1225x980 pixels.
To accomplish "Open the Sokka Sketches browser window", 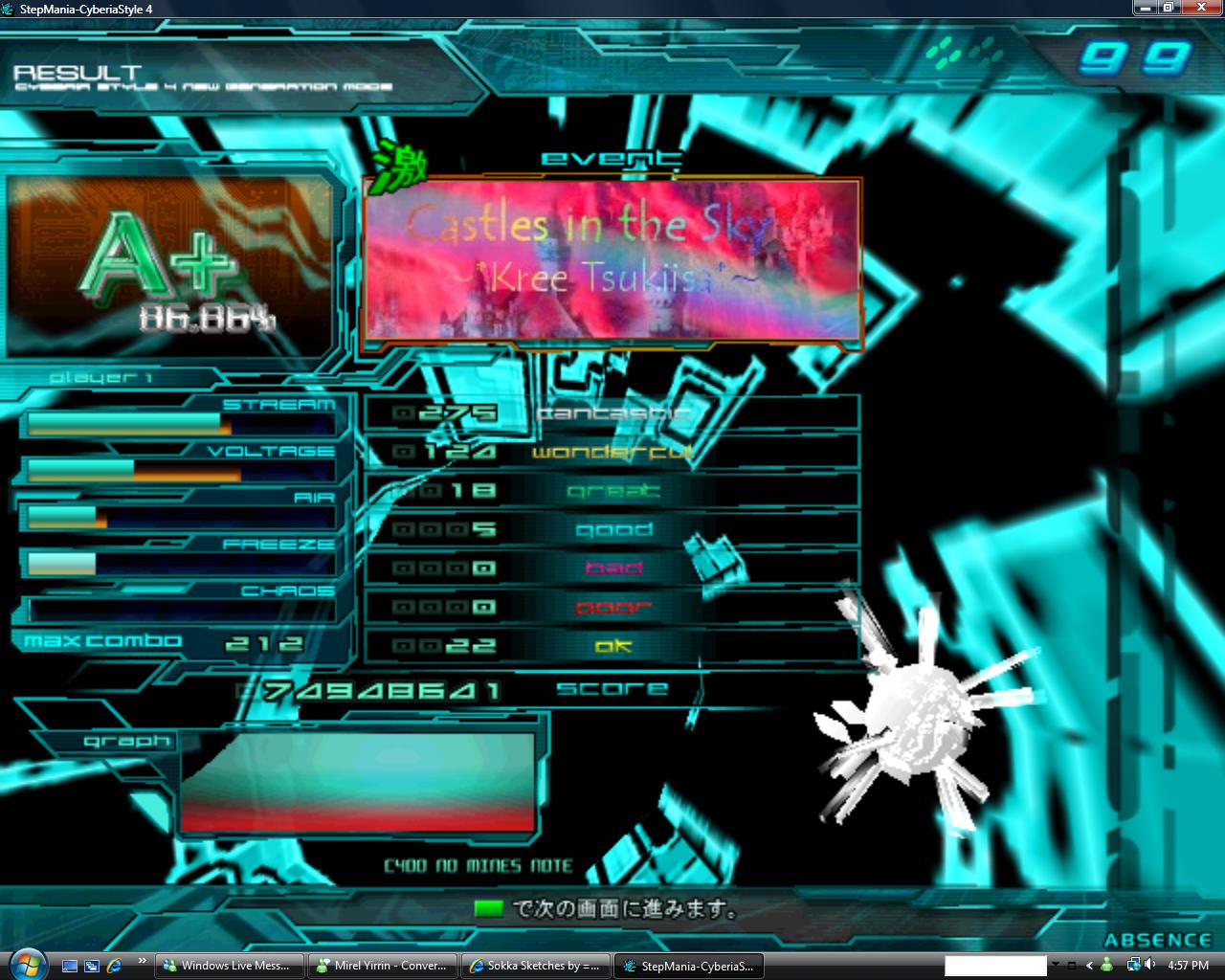I will coord(535,965).
